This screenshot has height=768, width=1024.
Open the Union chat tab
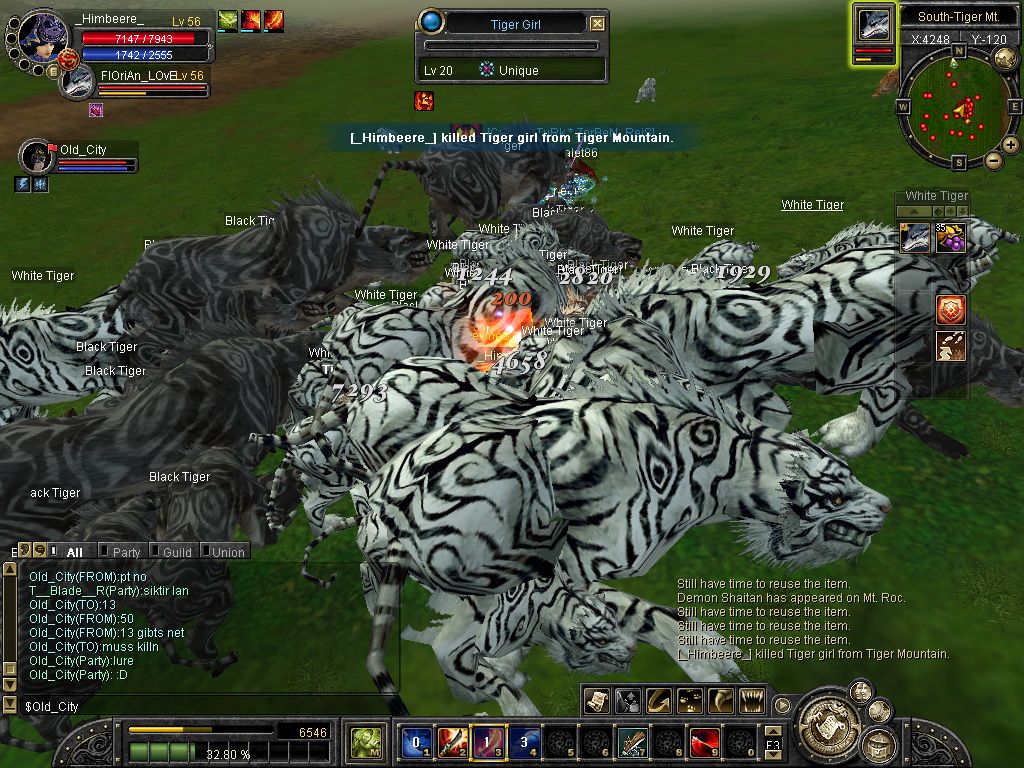coord(227,552)
